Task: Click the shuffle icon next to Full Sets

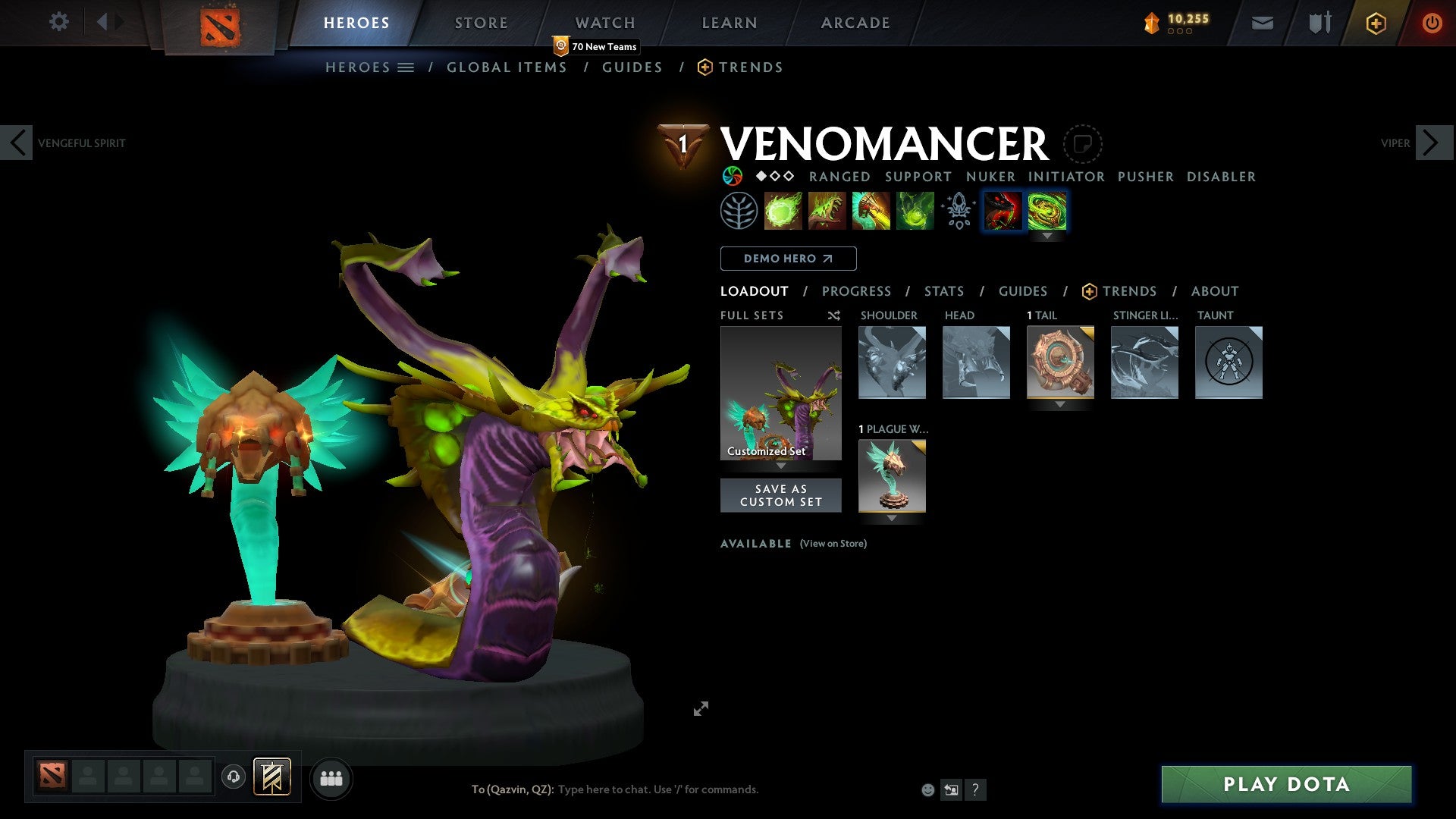Action: [833, 315]
